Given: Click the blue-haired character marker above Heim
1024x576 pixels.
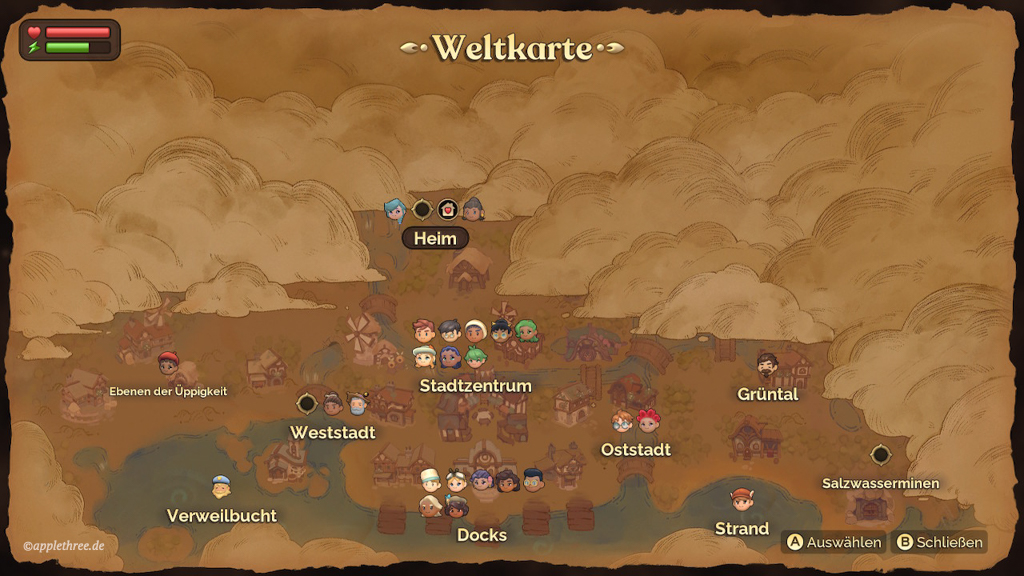Looking at the screenshot, I should [395, 209].
